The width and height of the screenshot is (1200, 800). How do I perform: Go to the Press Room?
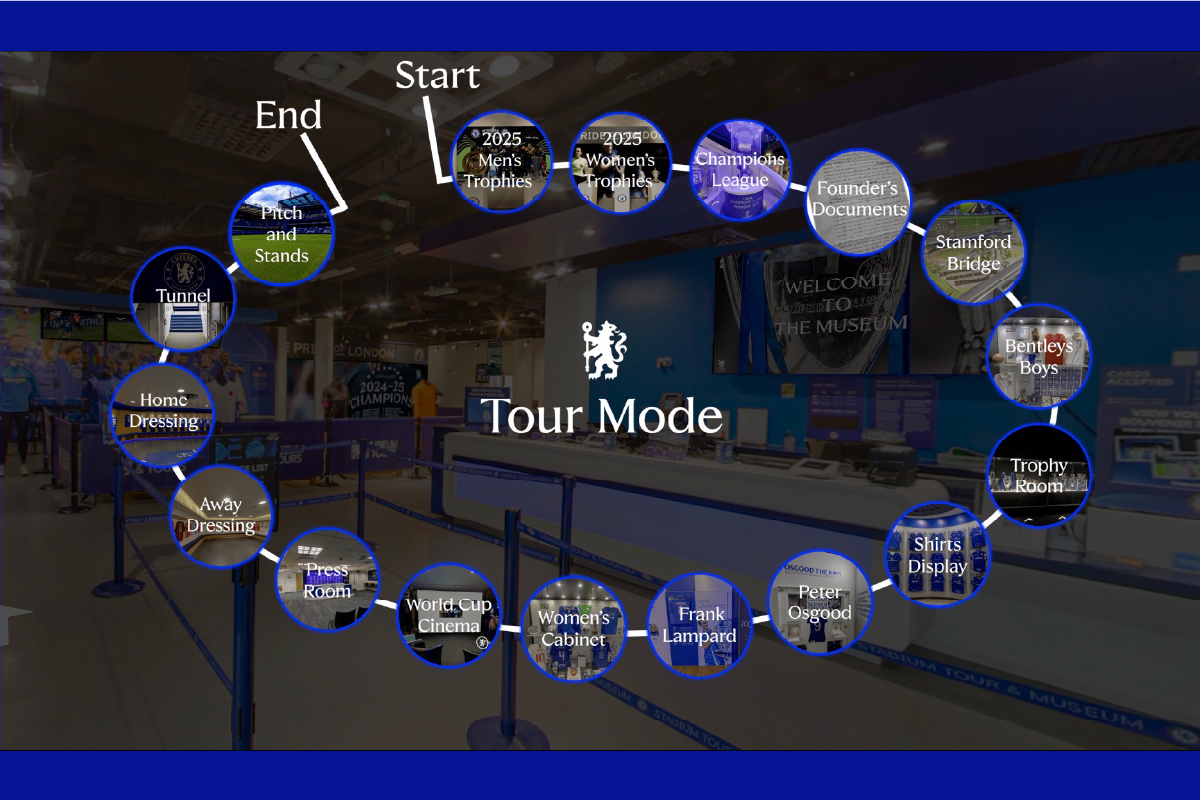click(328, 580)
